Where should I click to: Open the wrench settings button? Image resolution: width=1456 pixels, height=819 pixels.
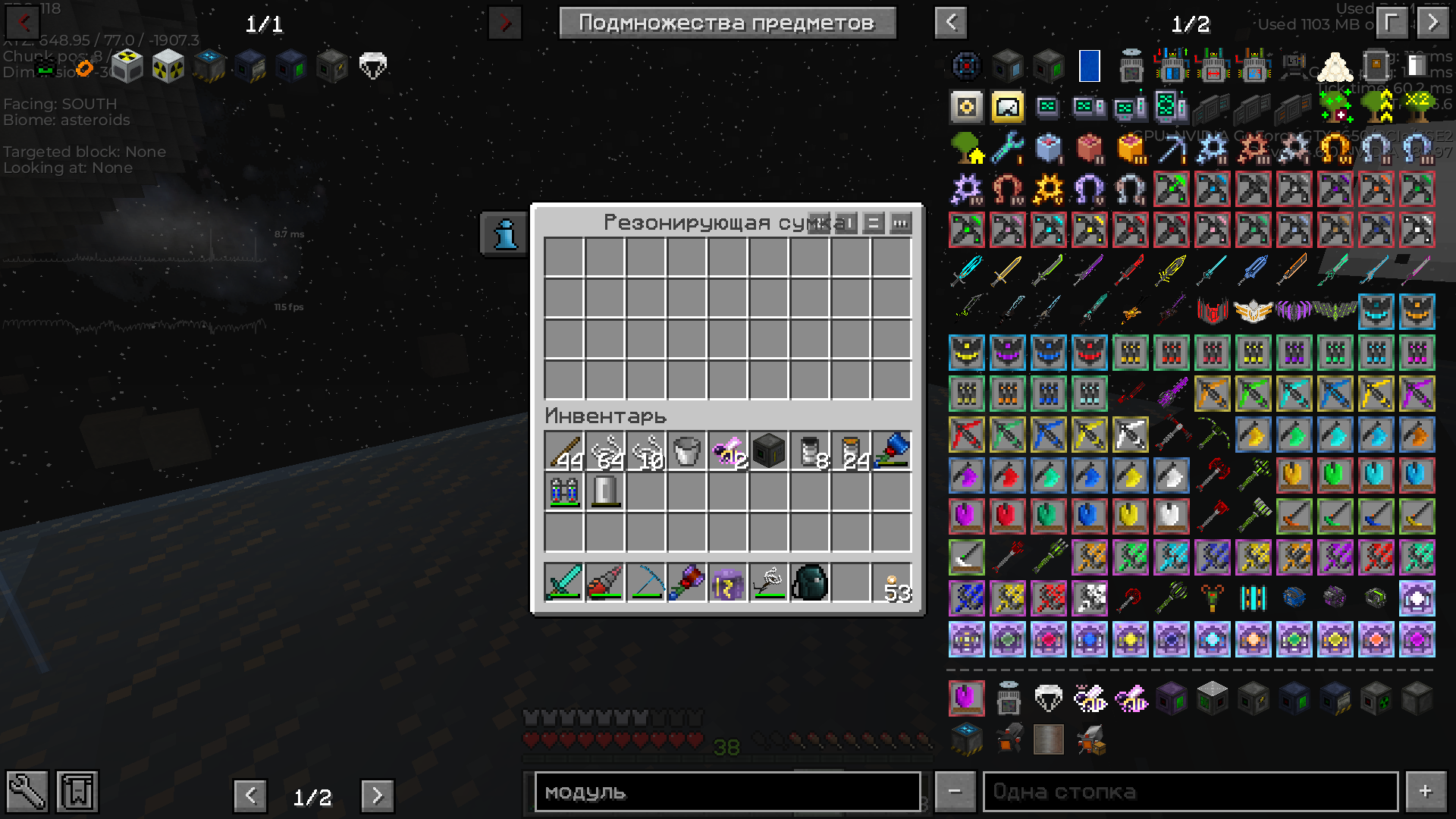(x=27, y=792)
